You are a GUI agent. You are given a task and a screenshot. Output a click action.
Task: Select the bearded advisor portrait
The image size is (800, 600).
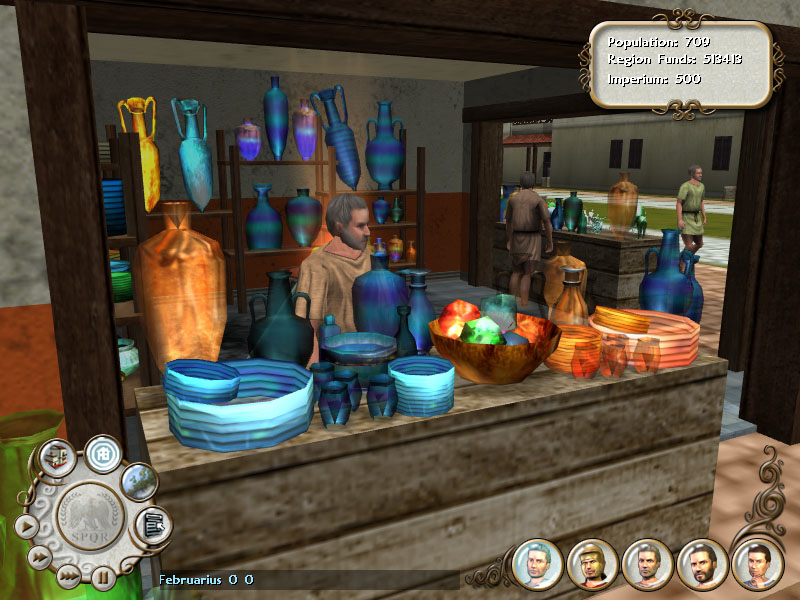702,564
